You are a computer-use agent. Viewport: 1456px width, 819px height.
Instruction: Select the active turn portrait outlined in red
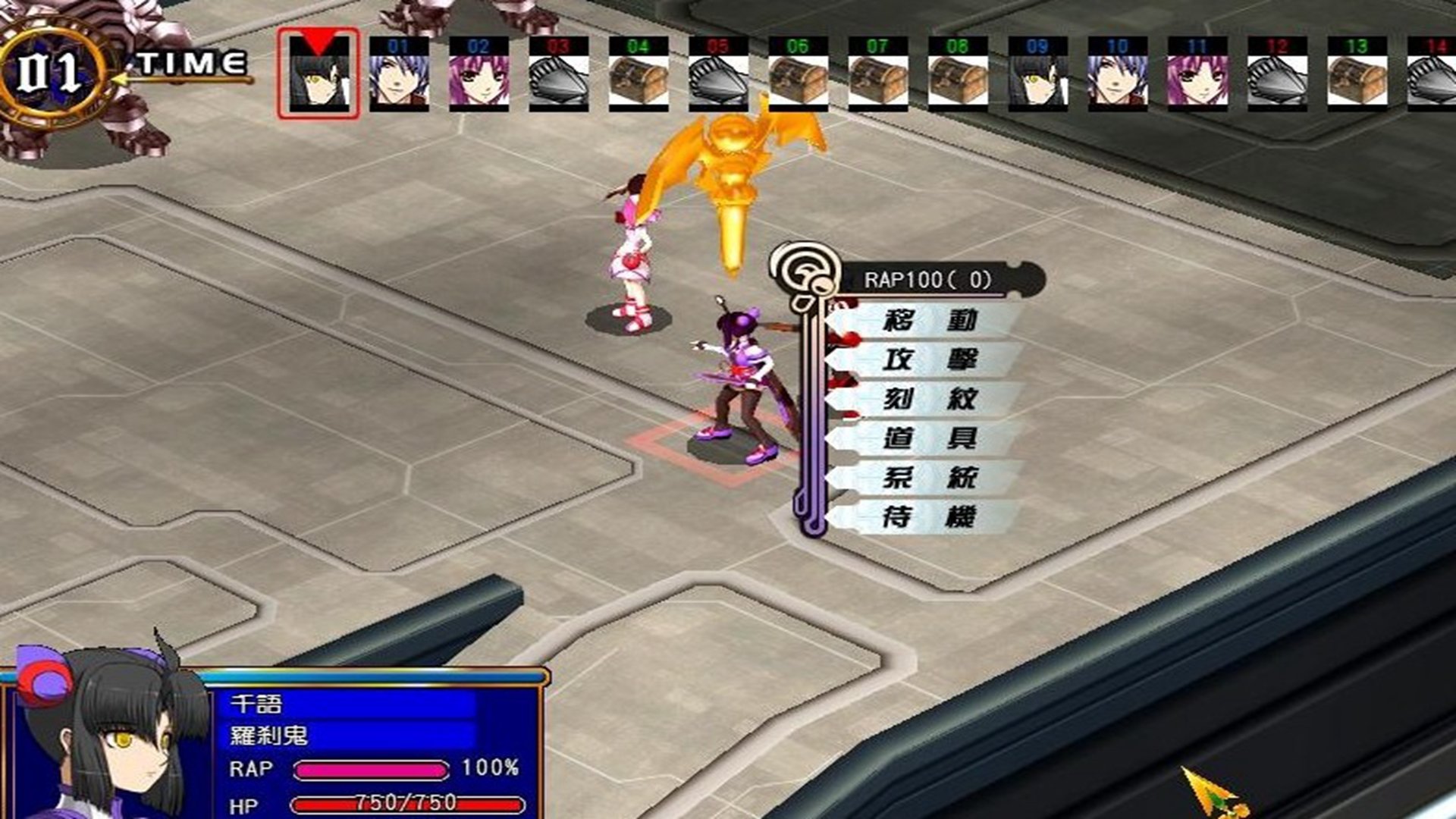pos(318,74)
